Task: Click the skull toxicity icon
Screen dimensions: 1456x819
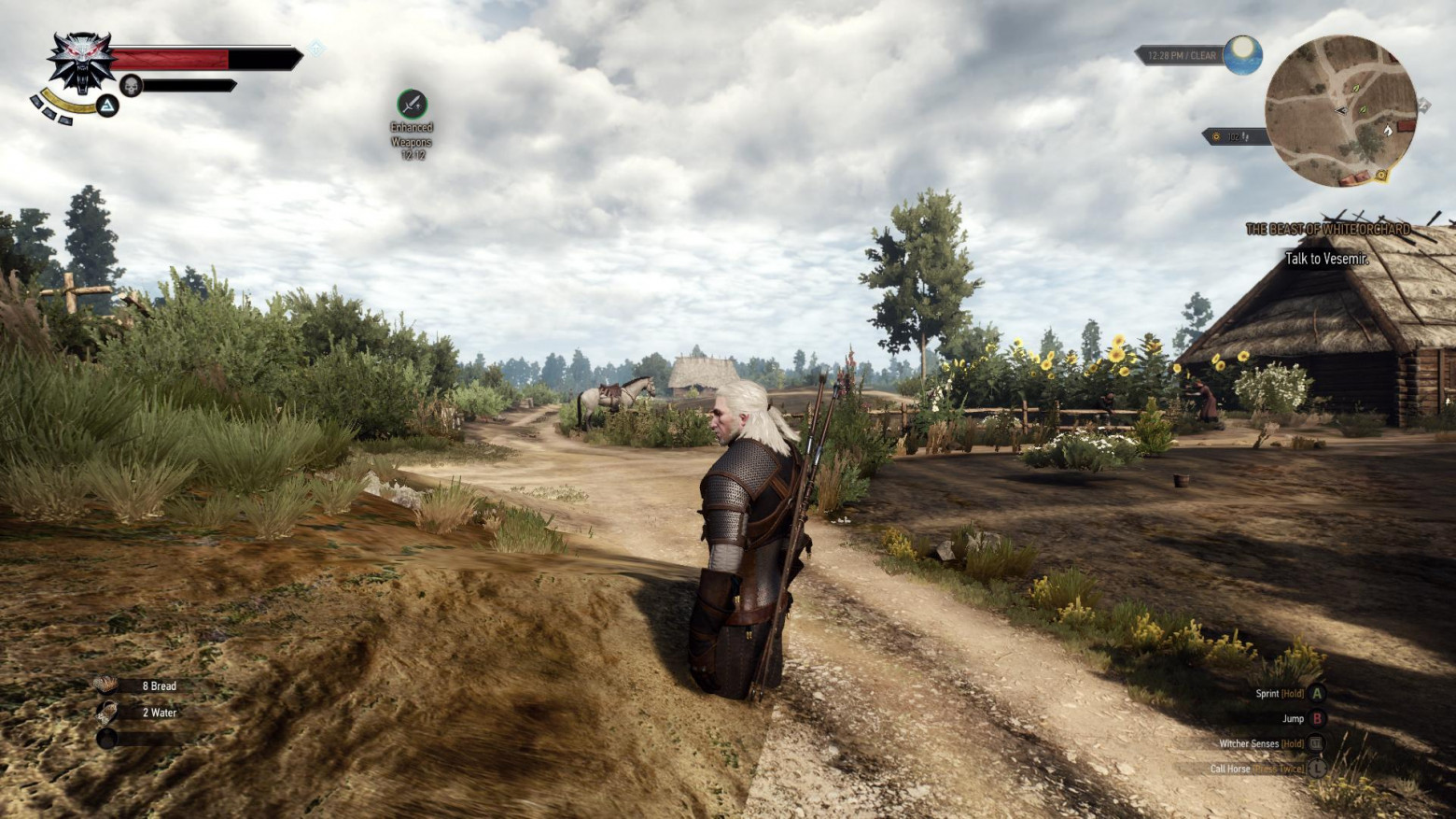Action: [132, 86]
